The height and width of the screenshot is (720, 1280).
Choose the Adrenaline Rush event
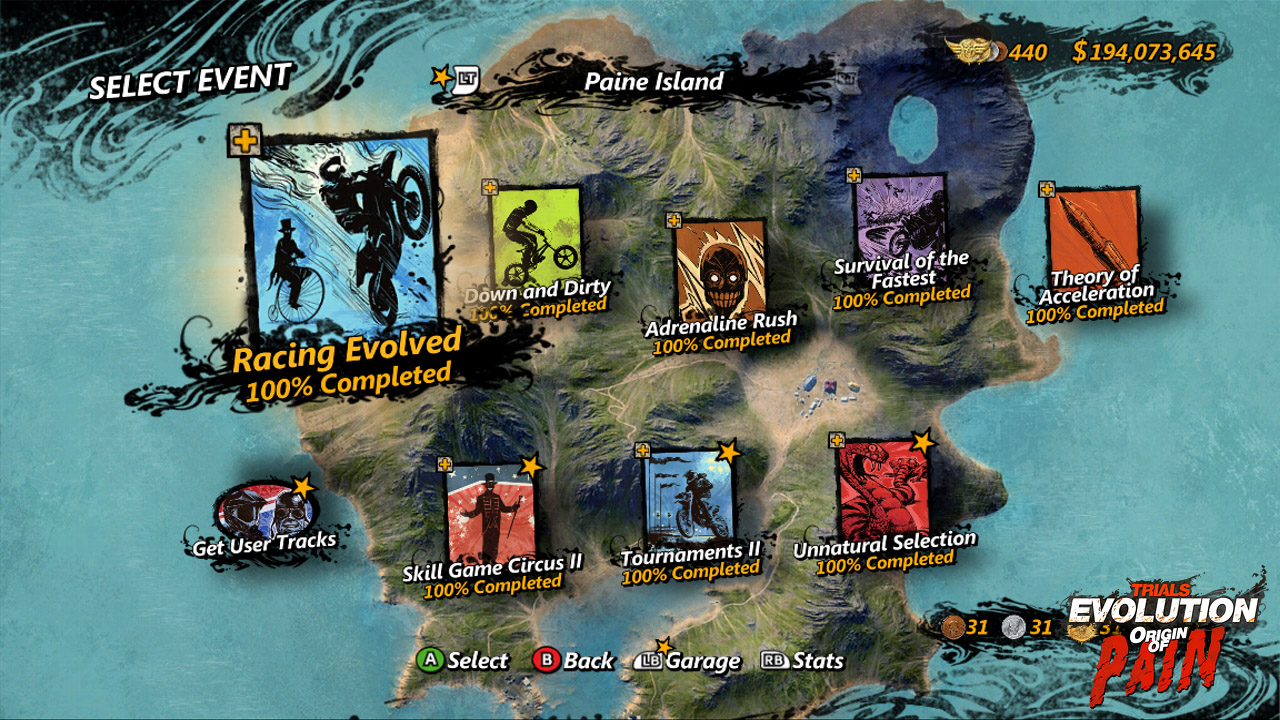click(720, 268)
